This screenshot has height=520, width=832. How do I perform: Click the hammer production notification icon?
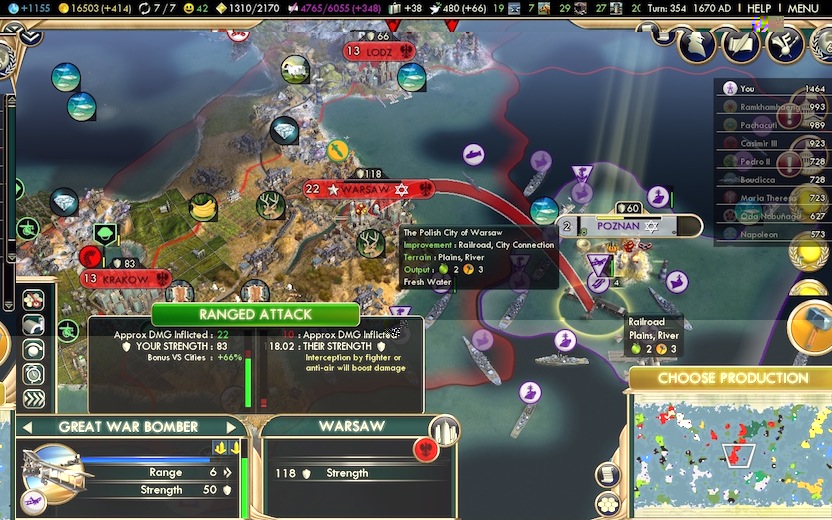tap(810, 326)
